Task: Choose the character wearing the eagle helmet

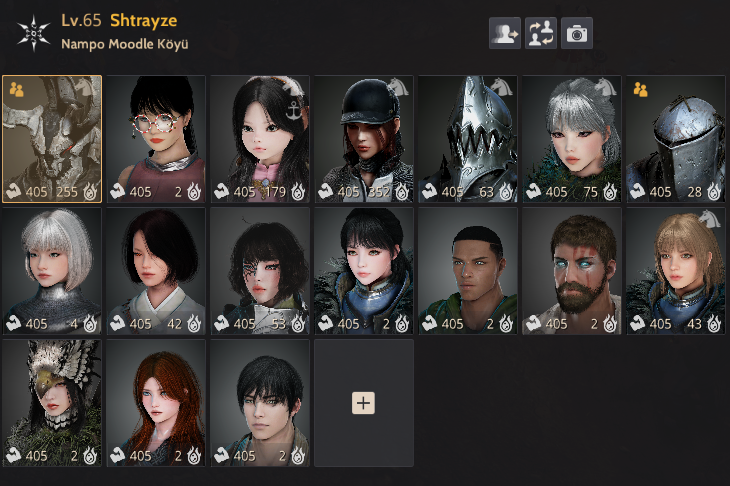Action: coord(52,402)
